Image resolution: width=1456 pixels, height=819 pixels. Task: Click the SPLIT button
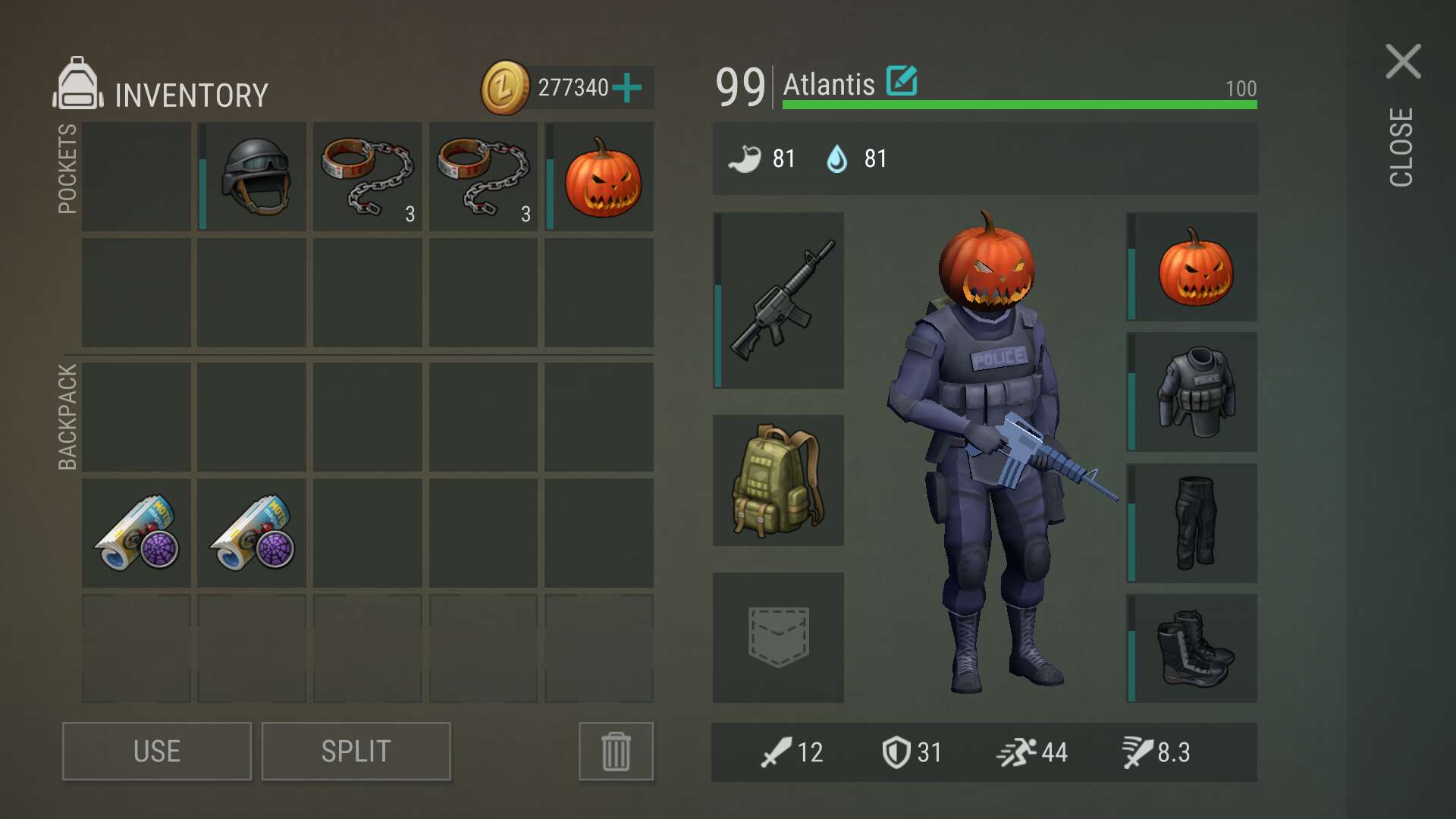click(x=356, y=751)
